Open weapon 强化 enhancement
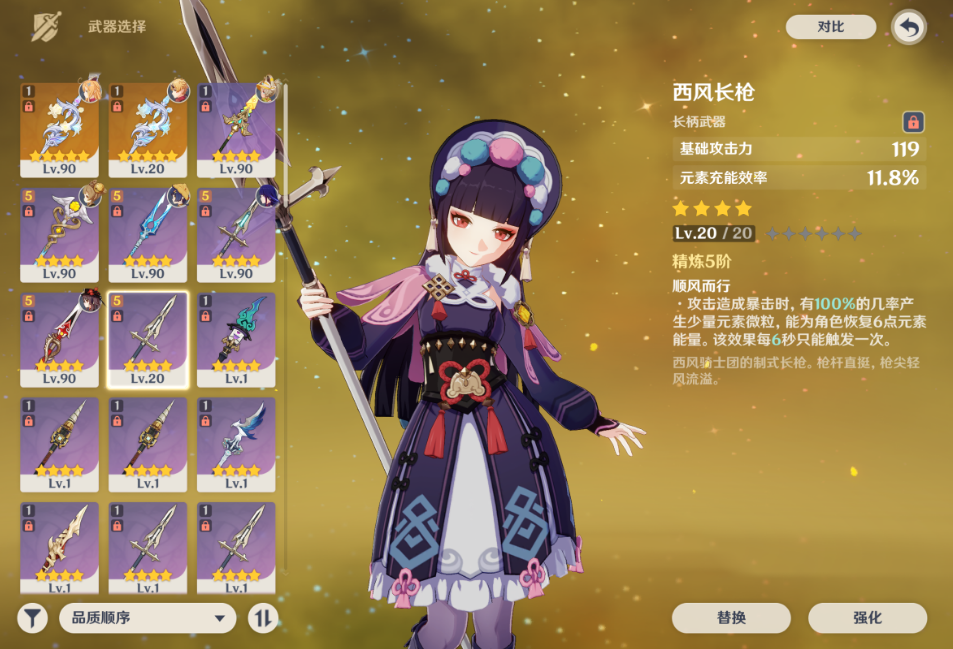 pos(867,618)
